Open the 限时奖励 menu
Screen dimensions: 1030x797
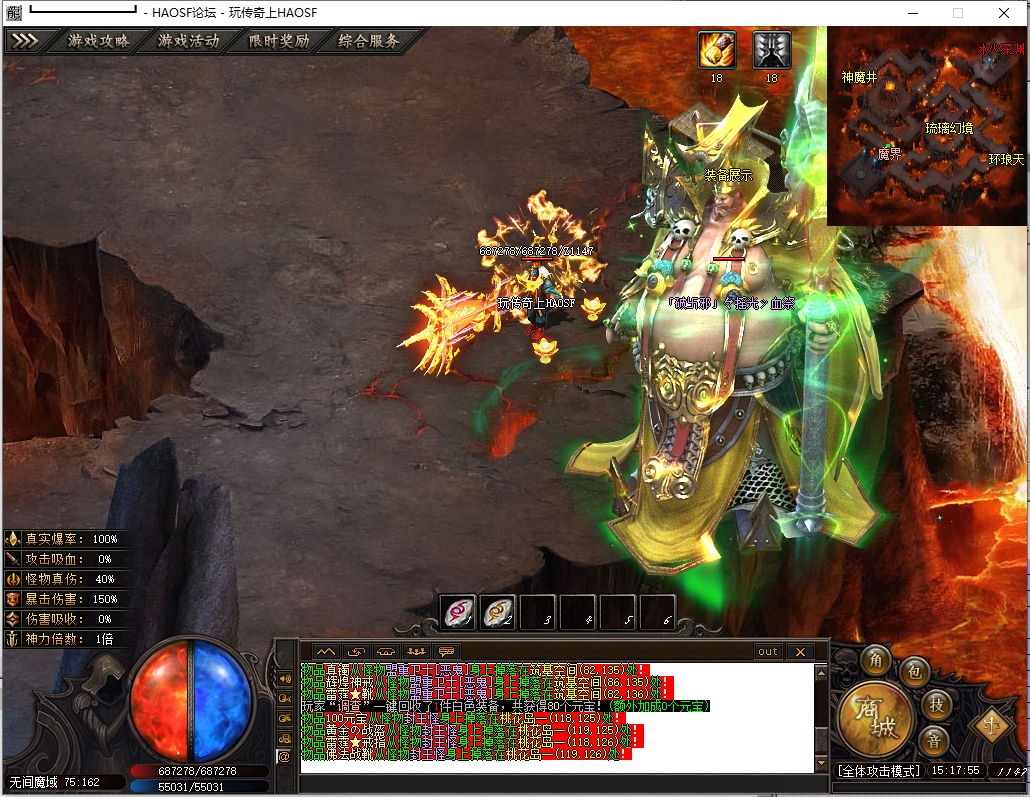[279, 41]
